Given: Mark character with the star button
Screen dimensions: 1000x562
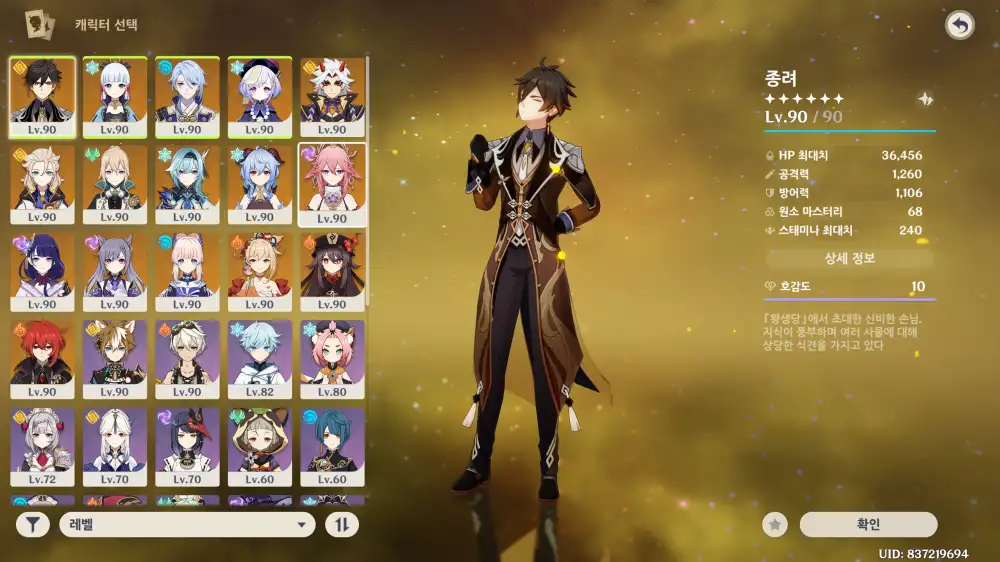Looking at the screenshot, I should (x=774, y=524).
